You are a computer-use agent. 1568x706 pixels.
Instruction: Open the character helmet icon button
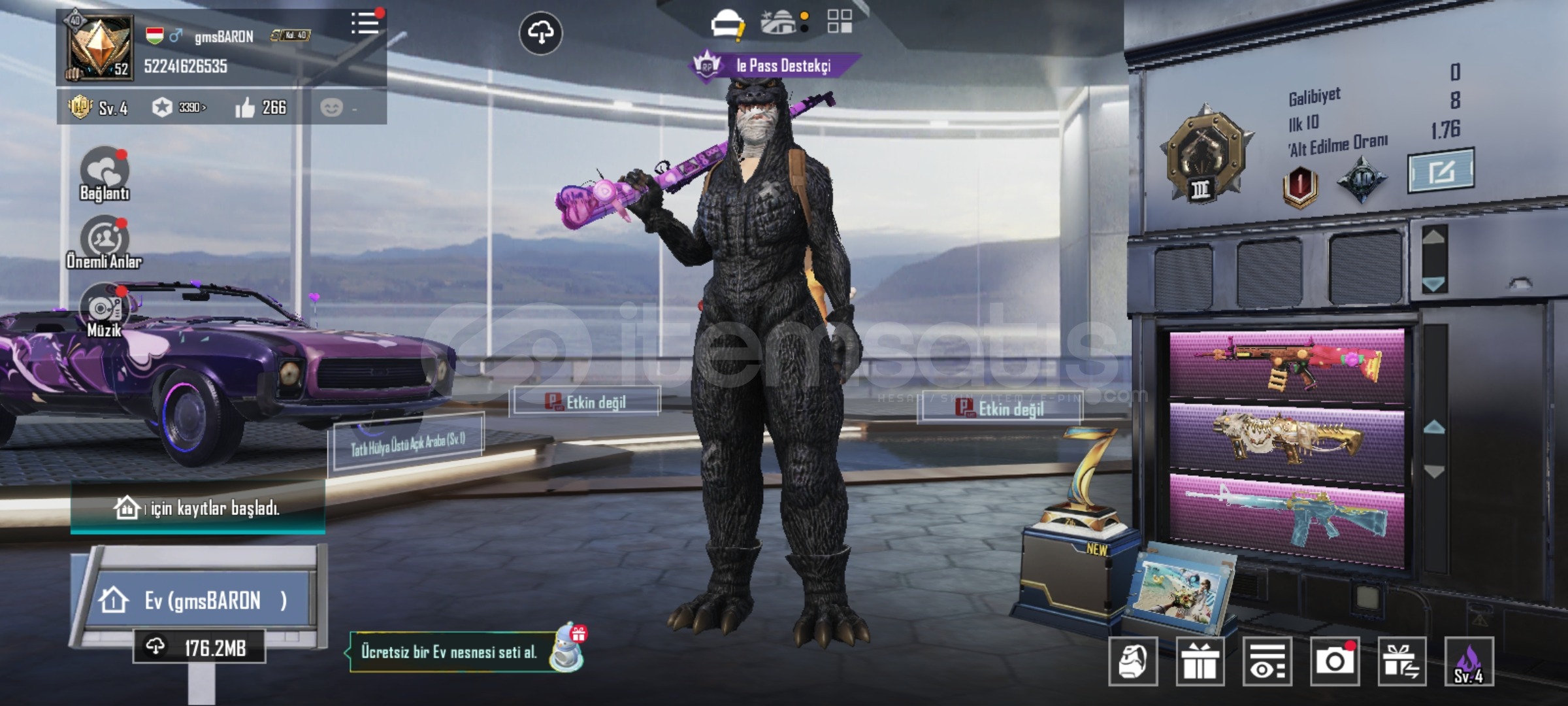727,24
